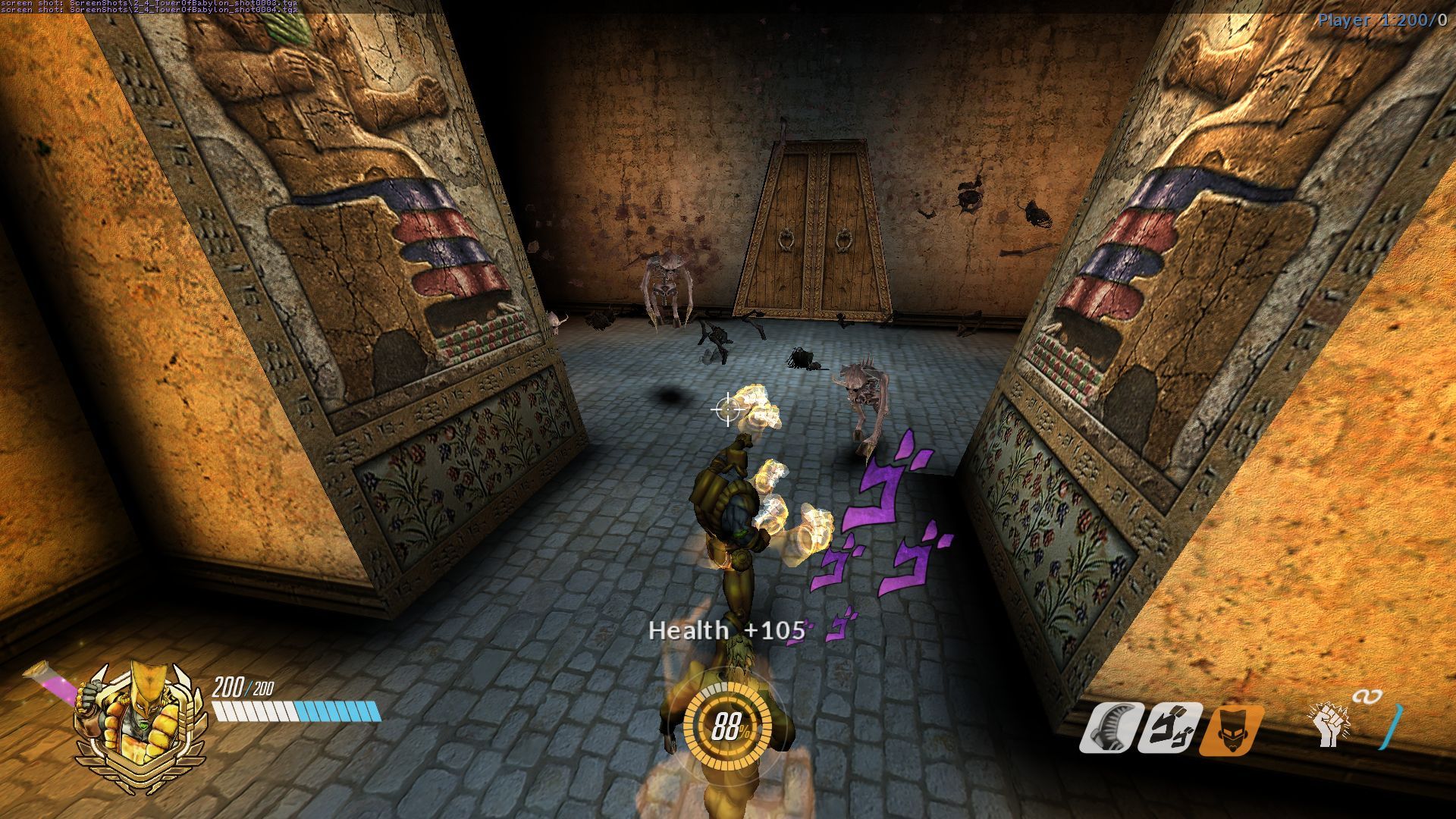Click the radiant fist punch icon
The width and height of the screenshot is (1456, 819).
point(1329,726)
